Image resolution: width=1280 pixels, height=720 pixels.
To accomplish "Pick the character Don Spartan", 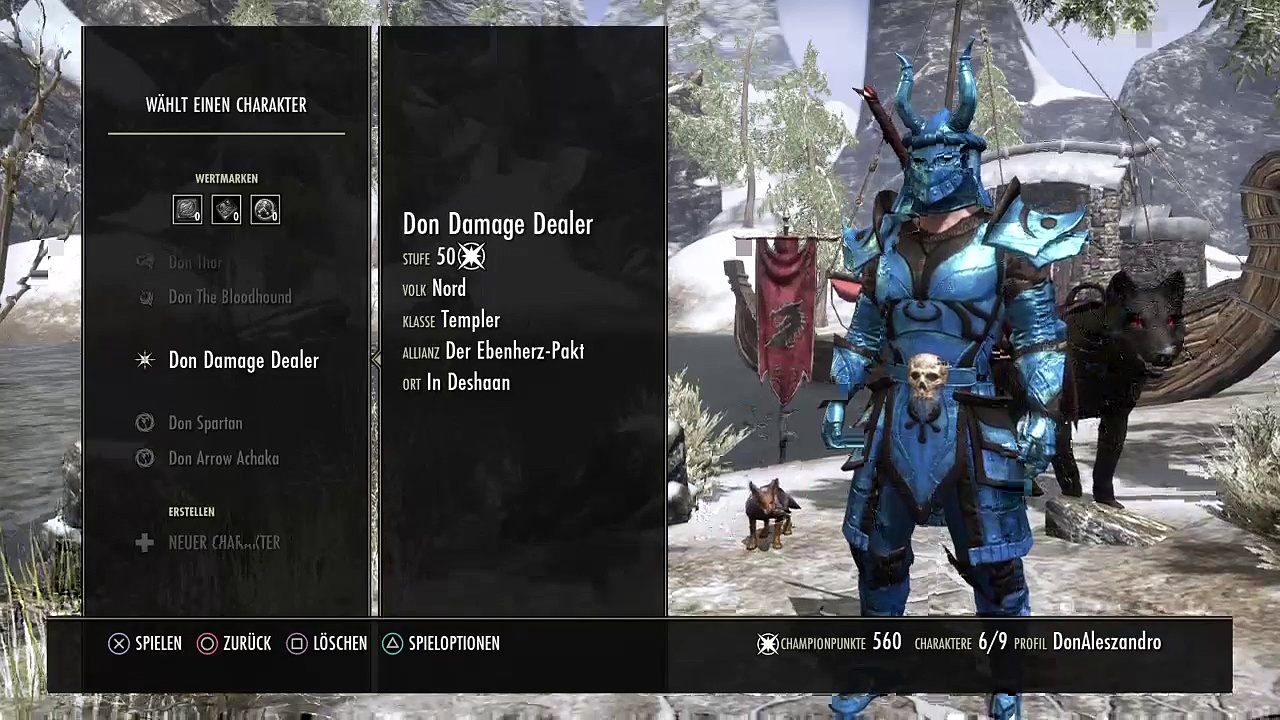I will pos(205,423).
